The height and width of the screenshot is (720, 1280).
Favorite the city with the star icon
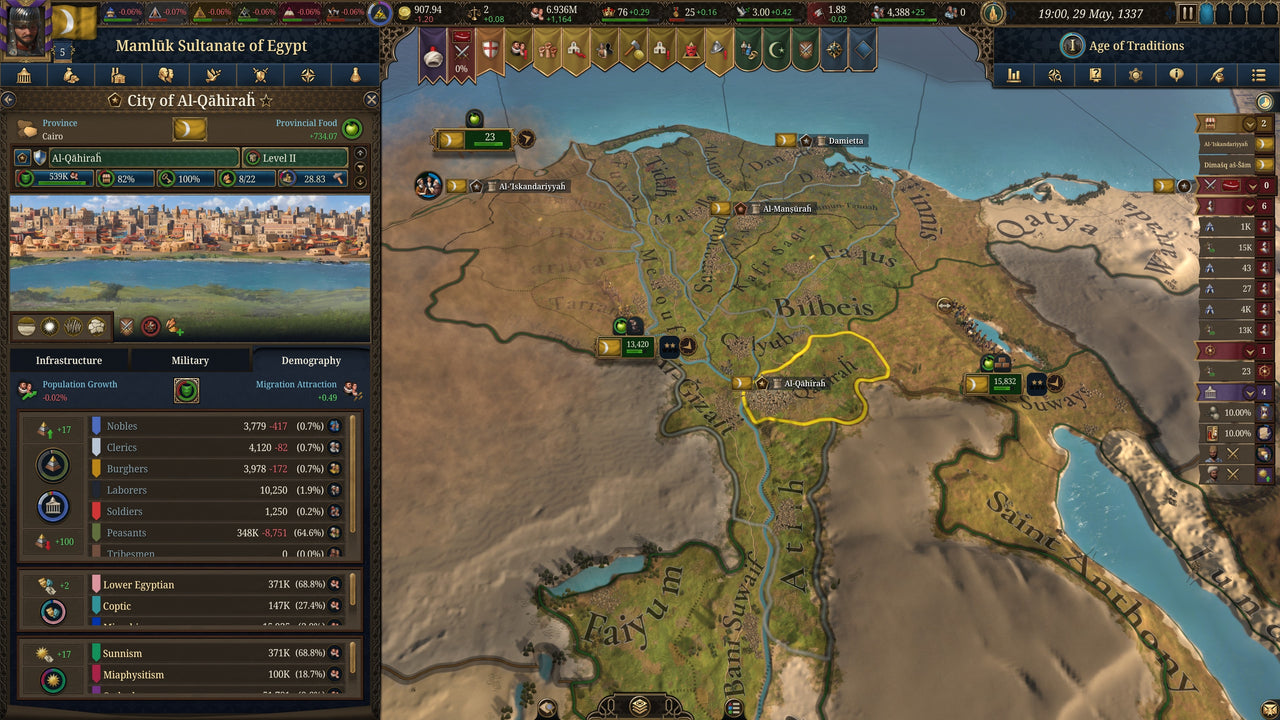(x=266, y=100)
